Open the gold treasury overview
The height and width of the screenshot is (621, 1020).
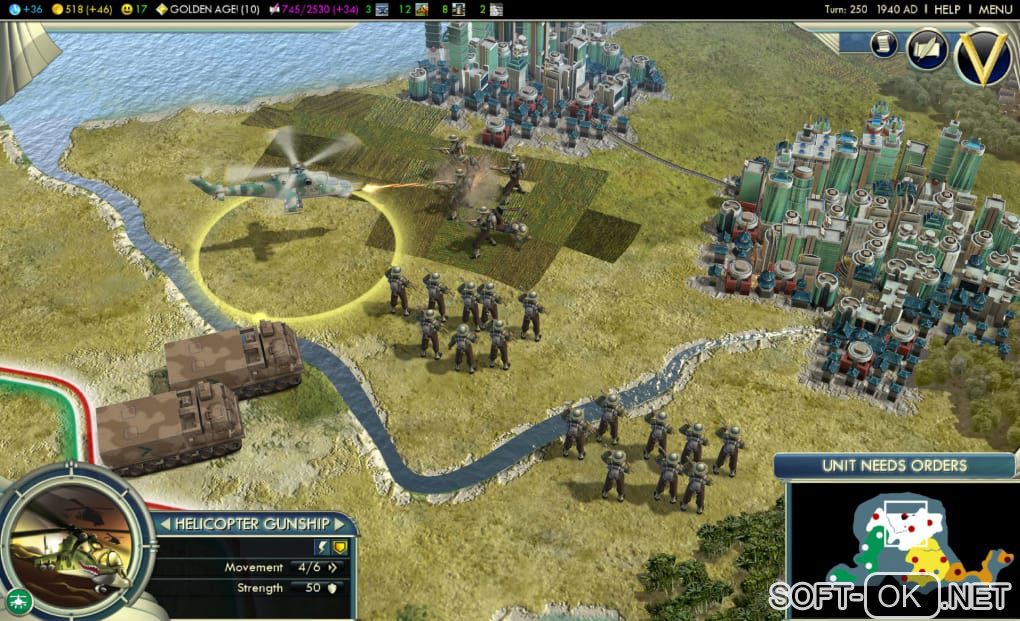tap(78, 9)
